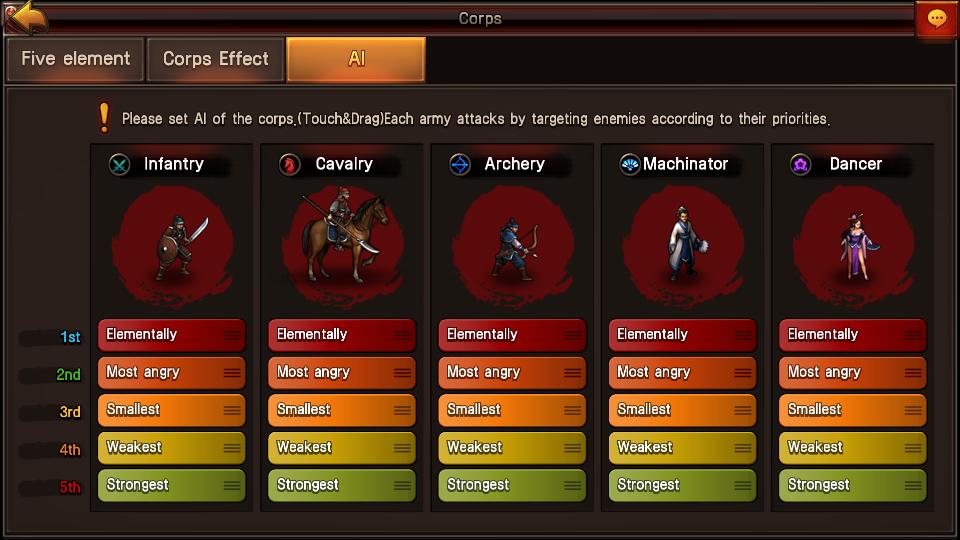Click Infantry's Strongest priority bar
The width and height of the screenshot is (960, 540).
click(x=171, y=485)
